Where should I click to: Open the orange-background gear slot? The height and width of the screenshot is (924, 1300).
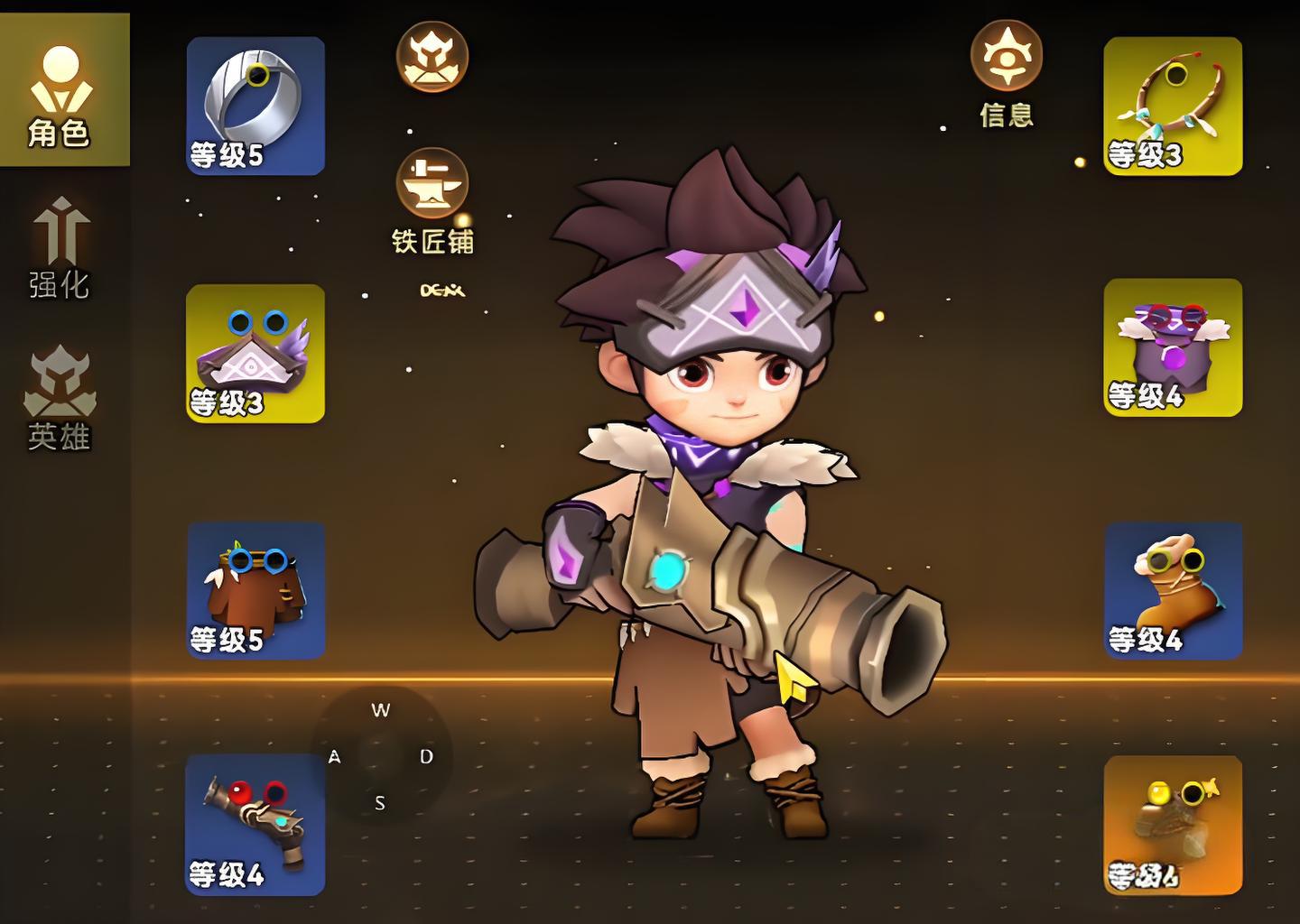(x=1173, y=825)
